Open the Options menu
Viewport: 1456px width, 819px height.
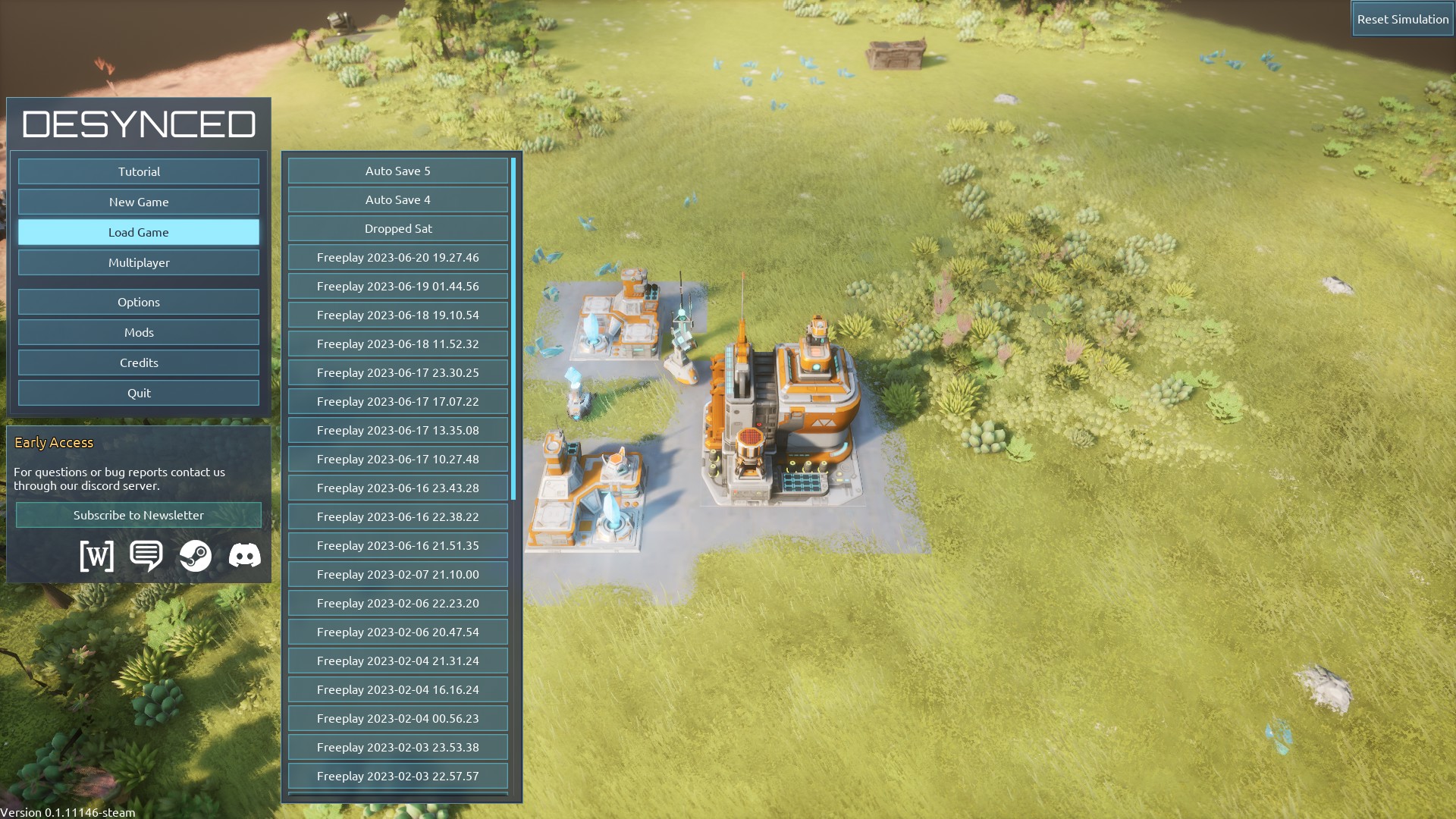click(139, 302)
